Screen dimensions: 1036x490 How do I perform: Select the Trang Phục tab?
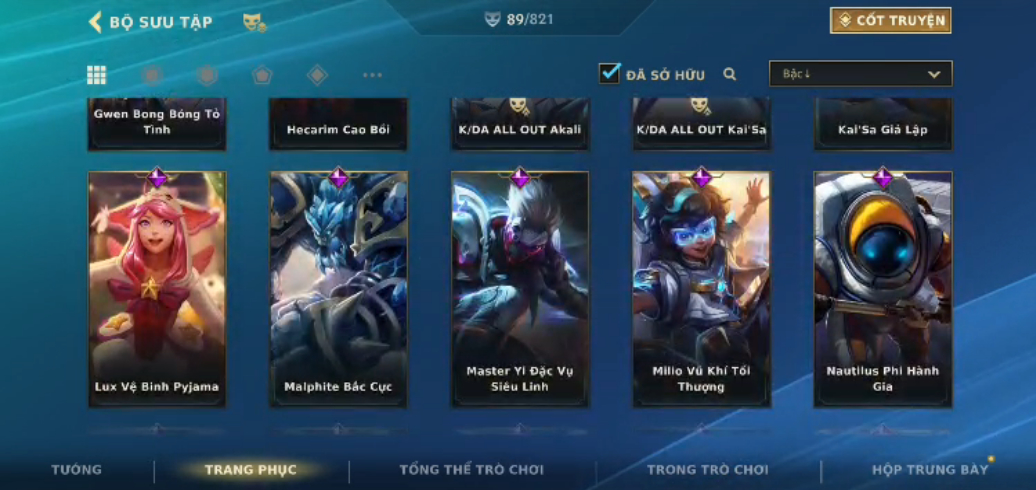[x=250, y=470]
